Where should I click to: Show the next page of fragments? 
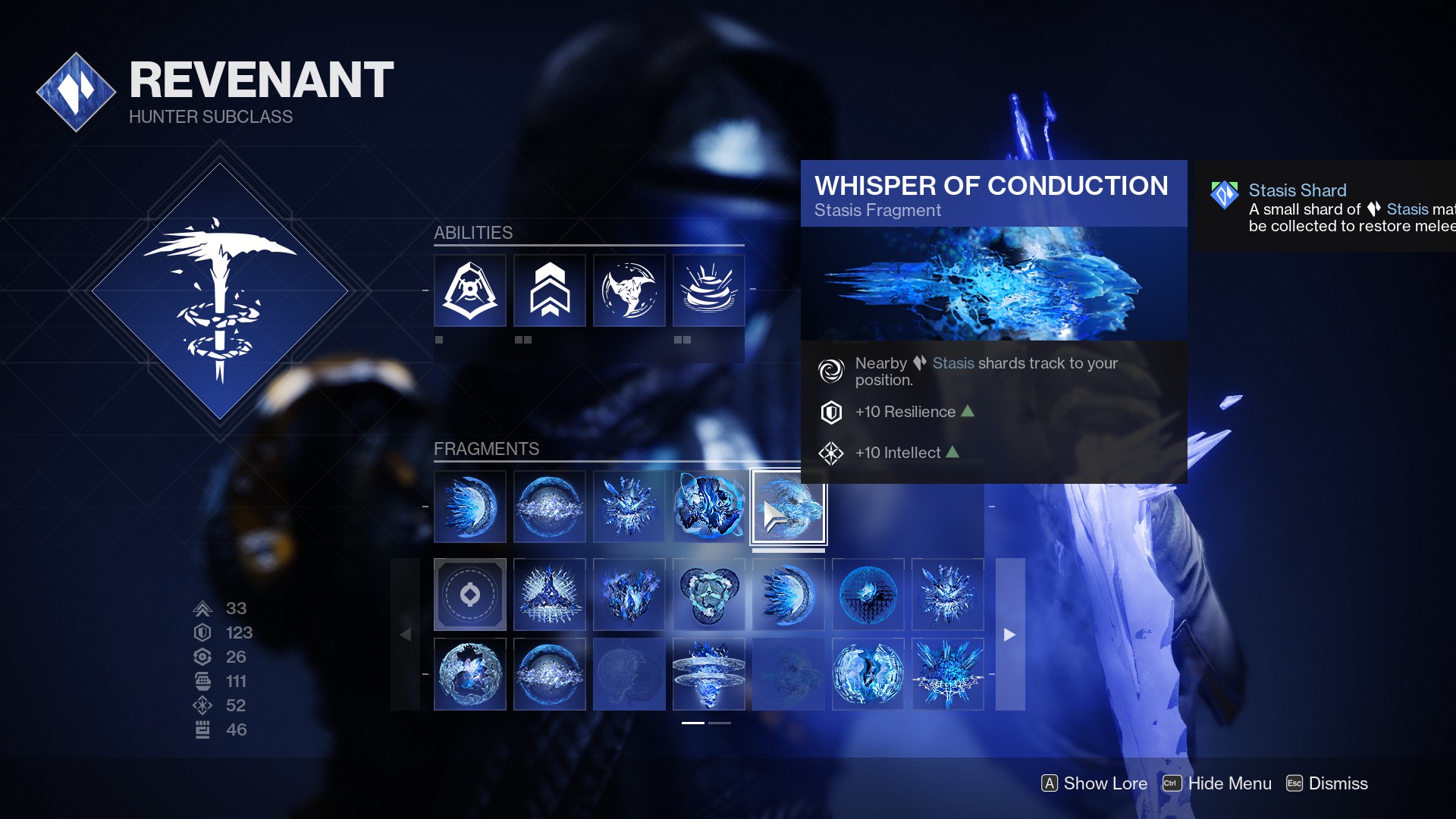1009,635
